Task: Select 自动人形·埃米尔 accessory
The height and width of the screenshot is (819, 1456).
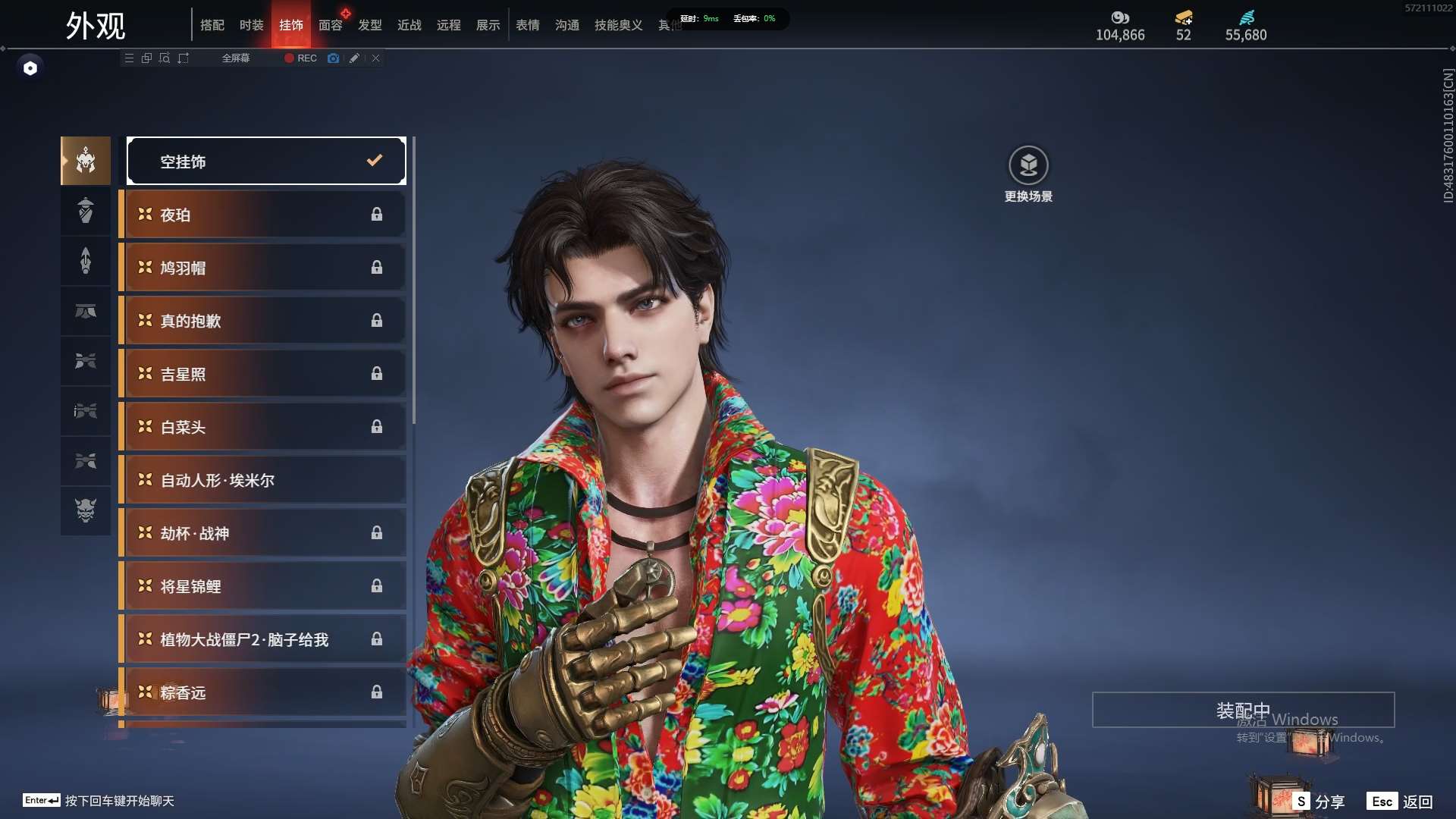Action: pos(262,480)
